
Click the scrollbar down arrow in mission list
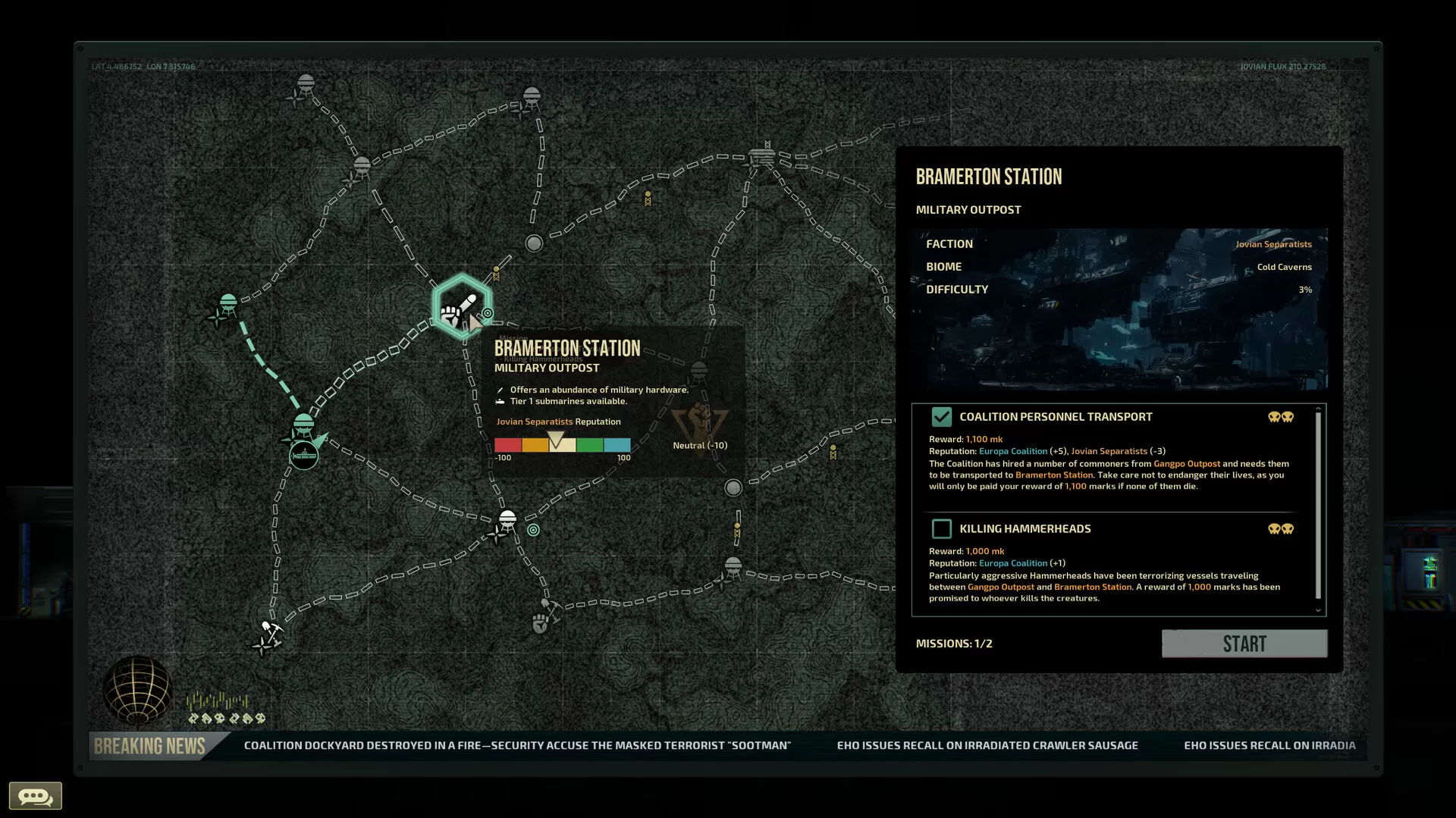click(1318, 610)
